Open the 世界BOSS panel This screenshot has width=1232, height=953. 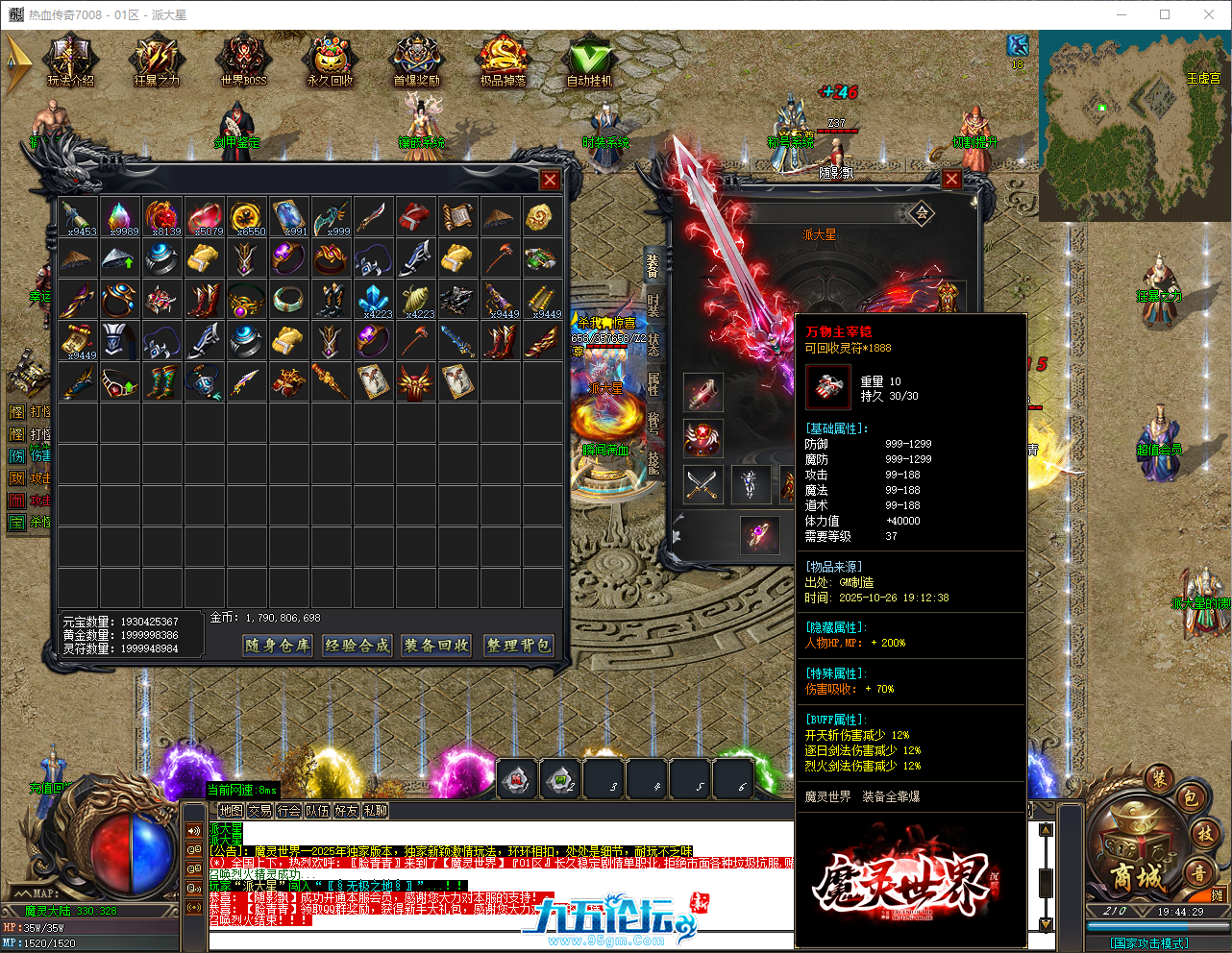click(243, 58)
